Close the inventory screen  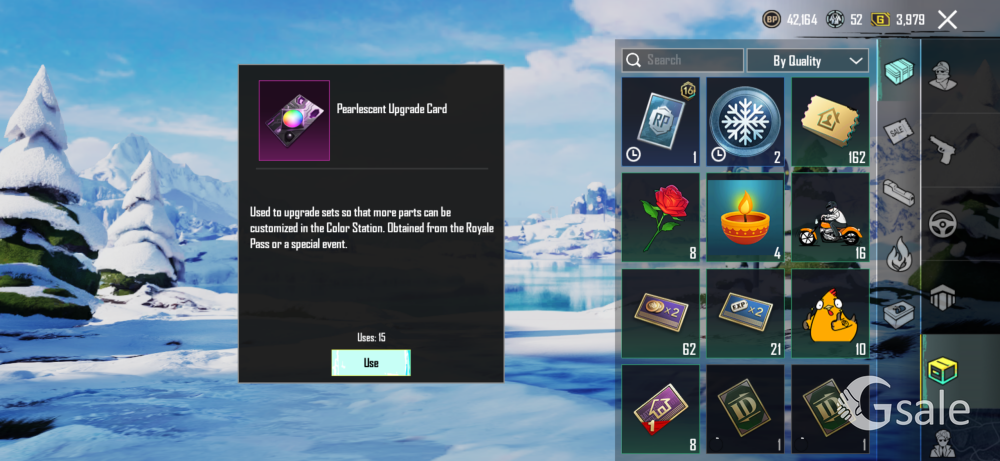tap(947, 19)
